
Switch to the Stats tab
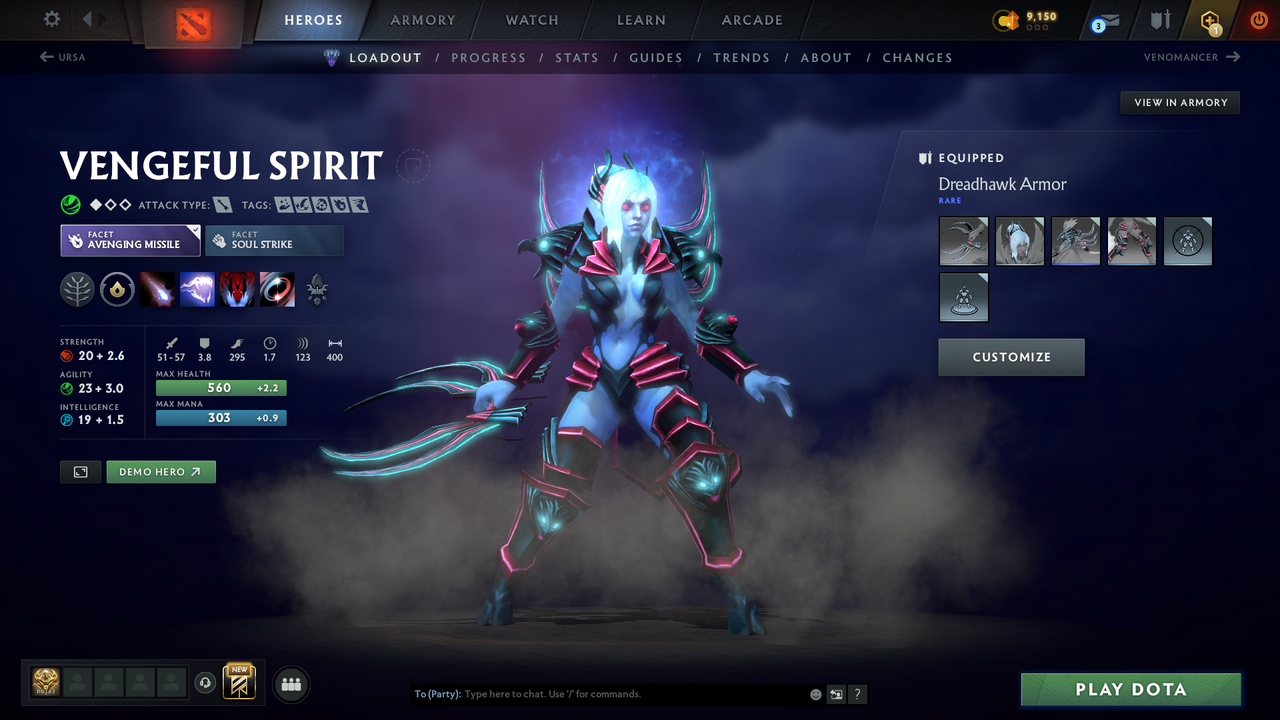tap(577, 57)
